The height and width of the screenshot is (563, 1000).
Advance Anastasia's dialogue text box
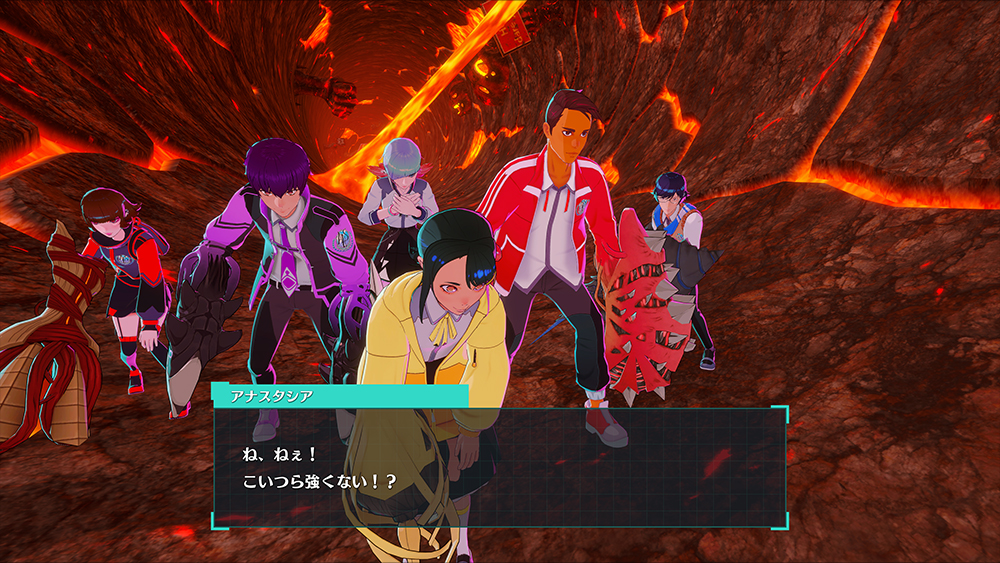[500, 466]
